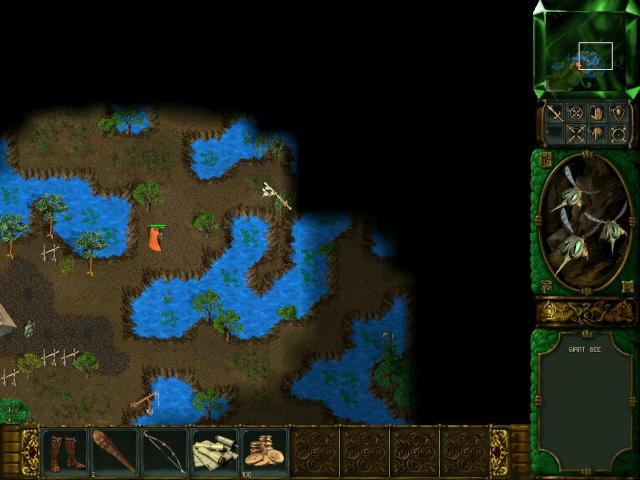Click the ornate gold bar below the portrait
The image size is (640, 480).
(x=585, y=312)
